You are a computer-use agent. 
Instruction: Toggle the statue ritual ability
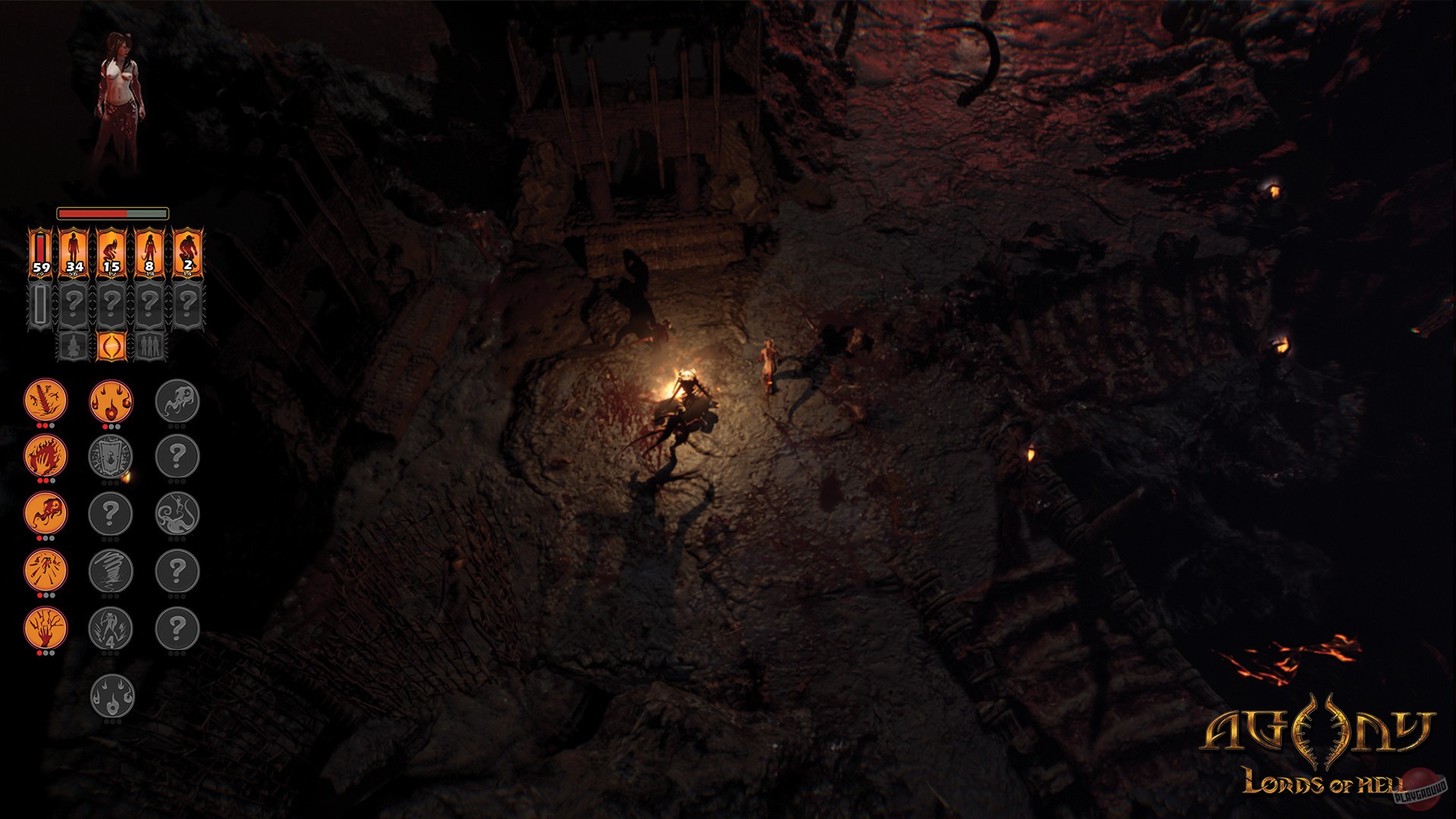(x=74, y=346)
